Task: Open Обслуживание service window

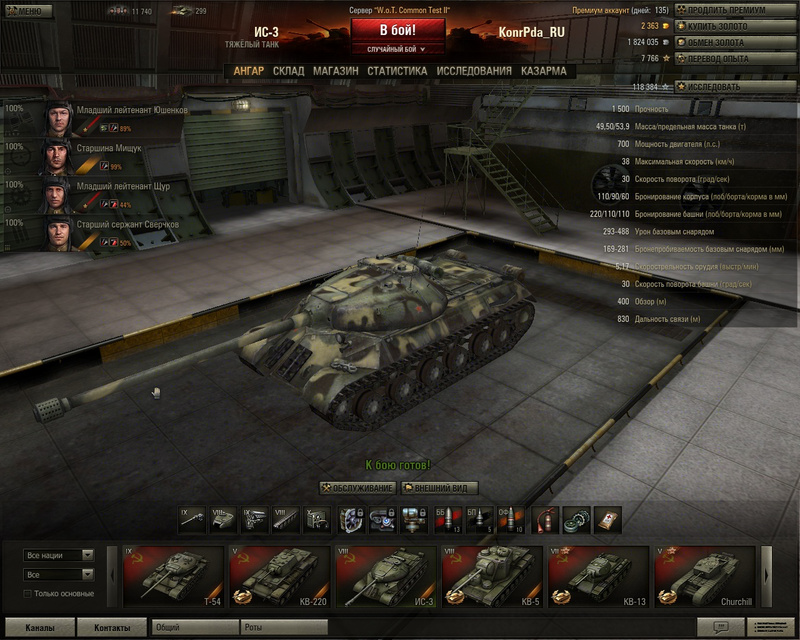Action: 357,488
